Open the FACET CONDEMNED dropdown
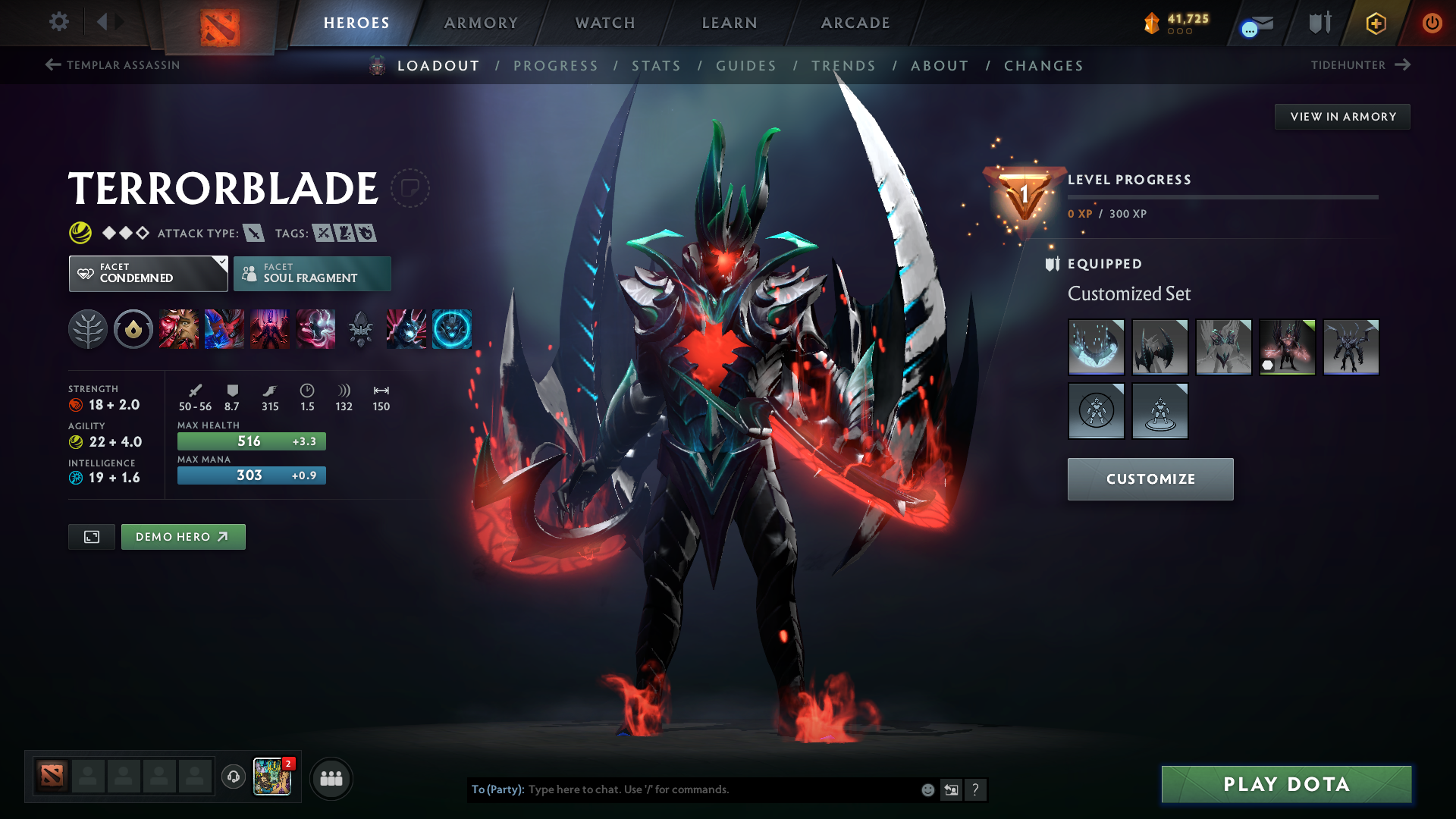 coord(148,273)
